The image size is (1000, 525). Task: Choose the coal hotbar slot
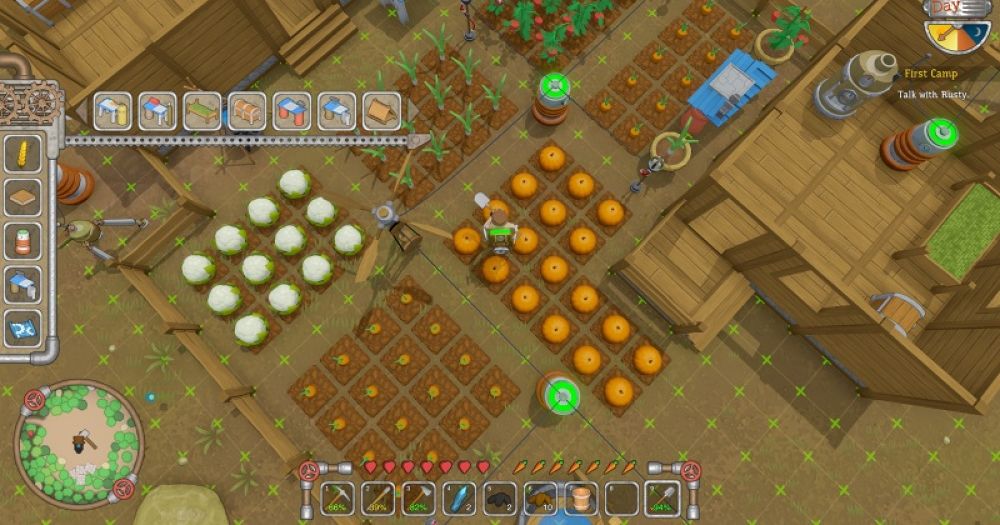500,497
